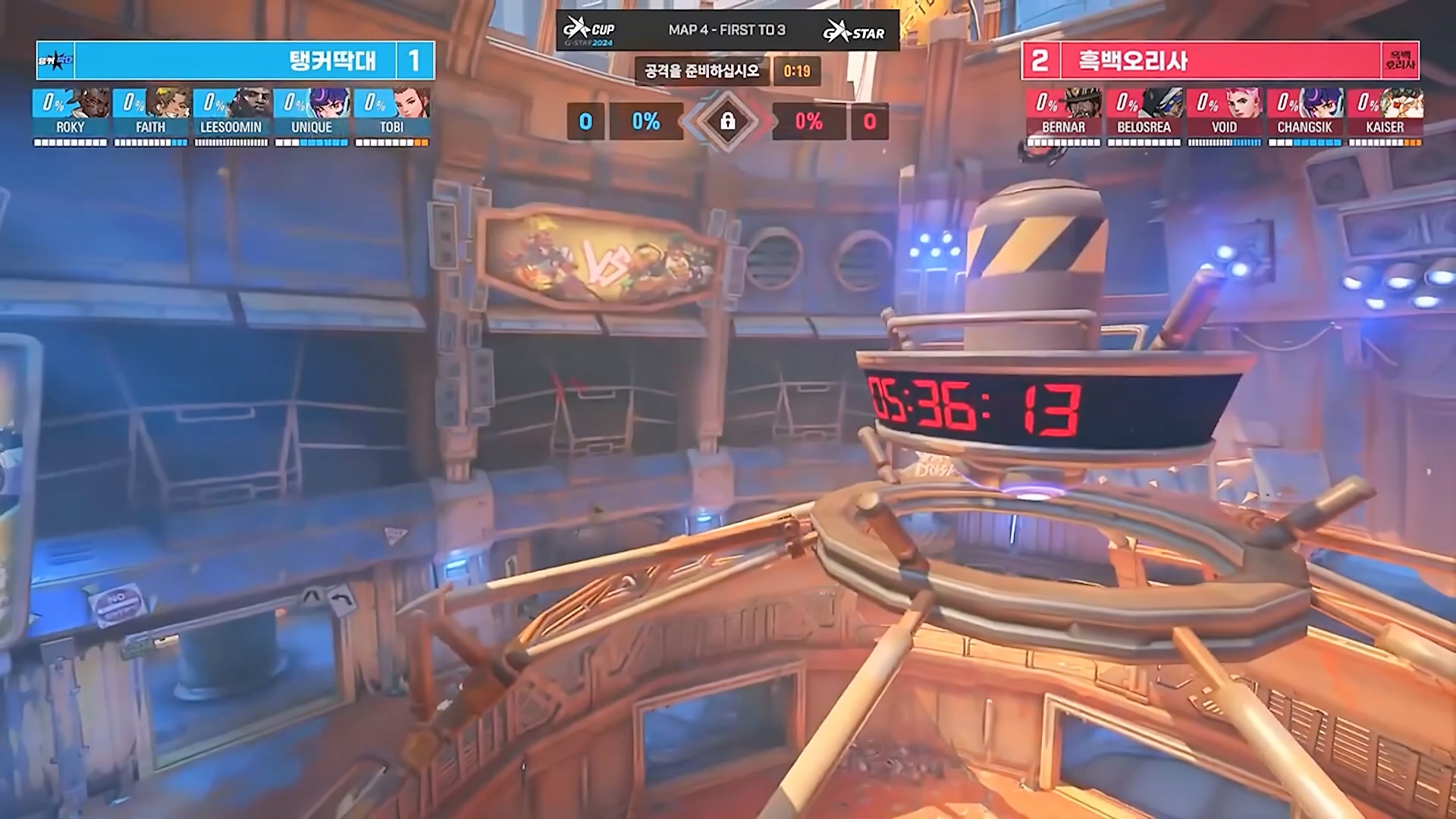
Task: Select BERNAR's player card
Action: (x=1063, y=116)
